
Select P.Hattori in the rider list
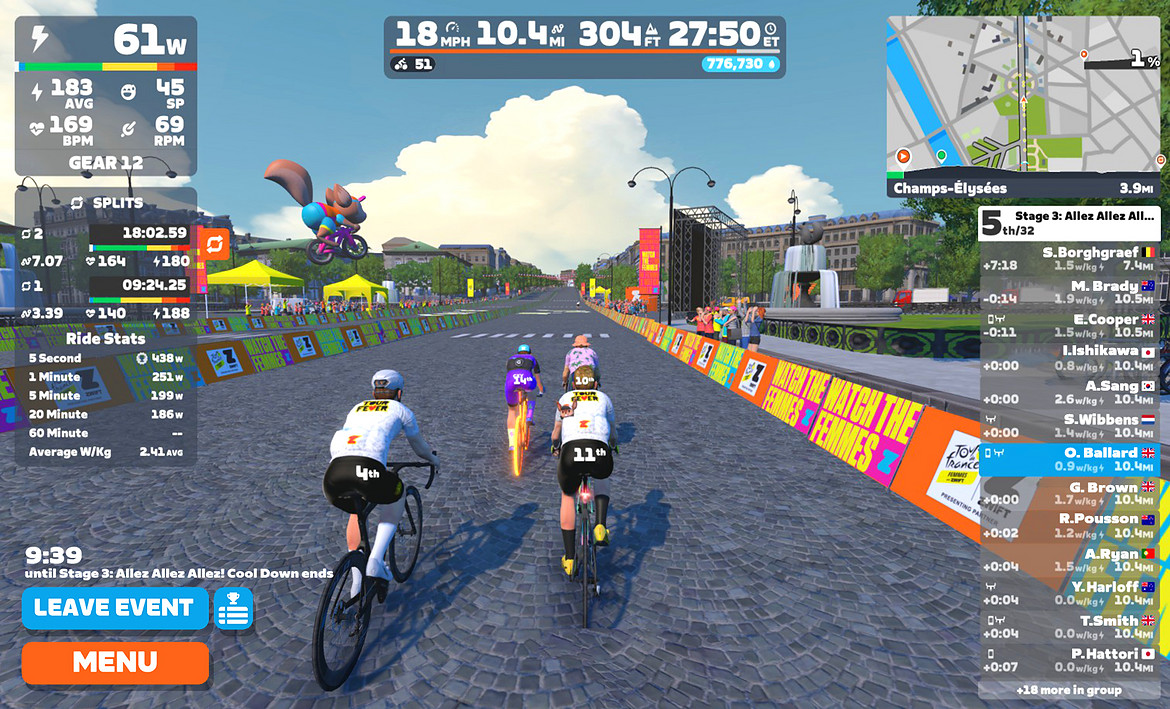click(x=1069, y=659)
